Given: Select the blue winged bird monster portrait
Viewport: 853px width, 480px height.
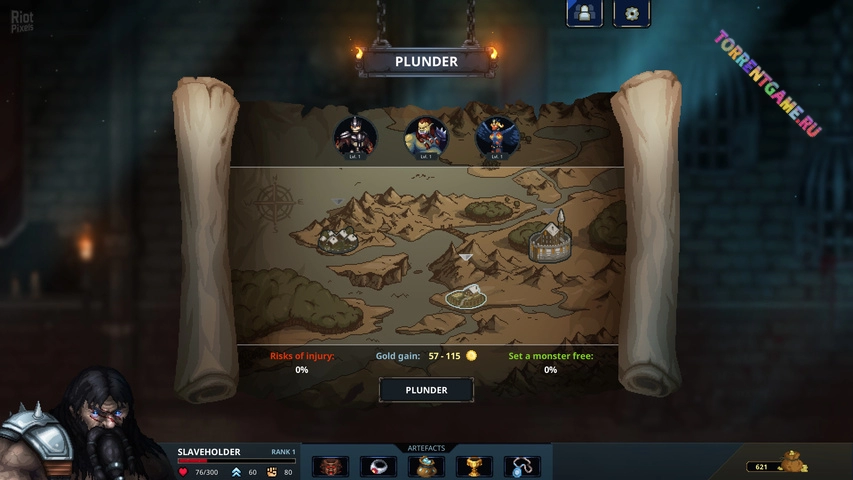Looking at the screenshot, I should pos(496,138).
